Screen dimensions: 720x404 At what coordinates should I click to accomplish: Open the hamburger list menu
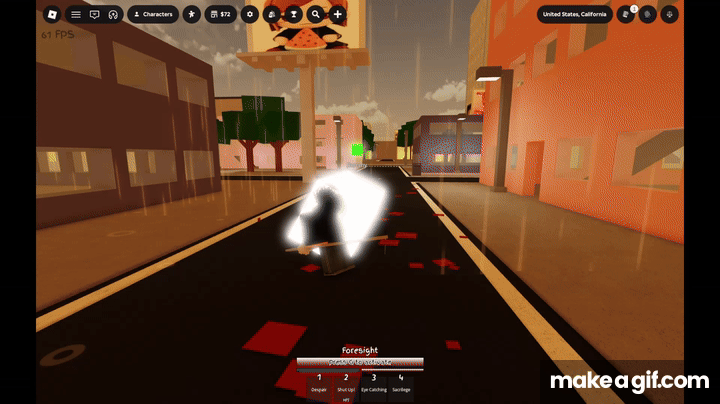point(75,14)
